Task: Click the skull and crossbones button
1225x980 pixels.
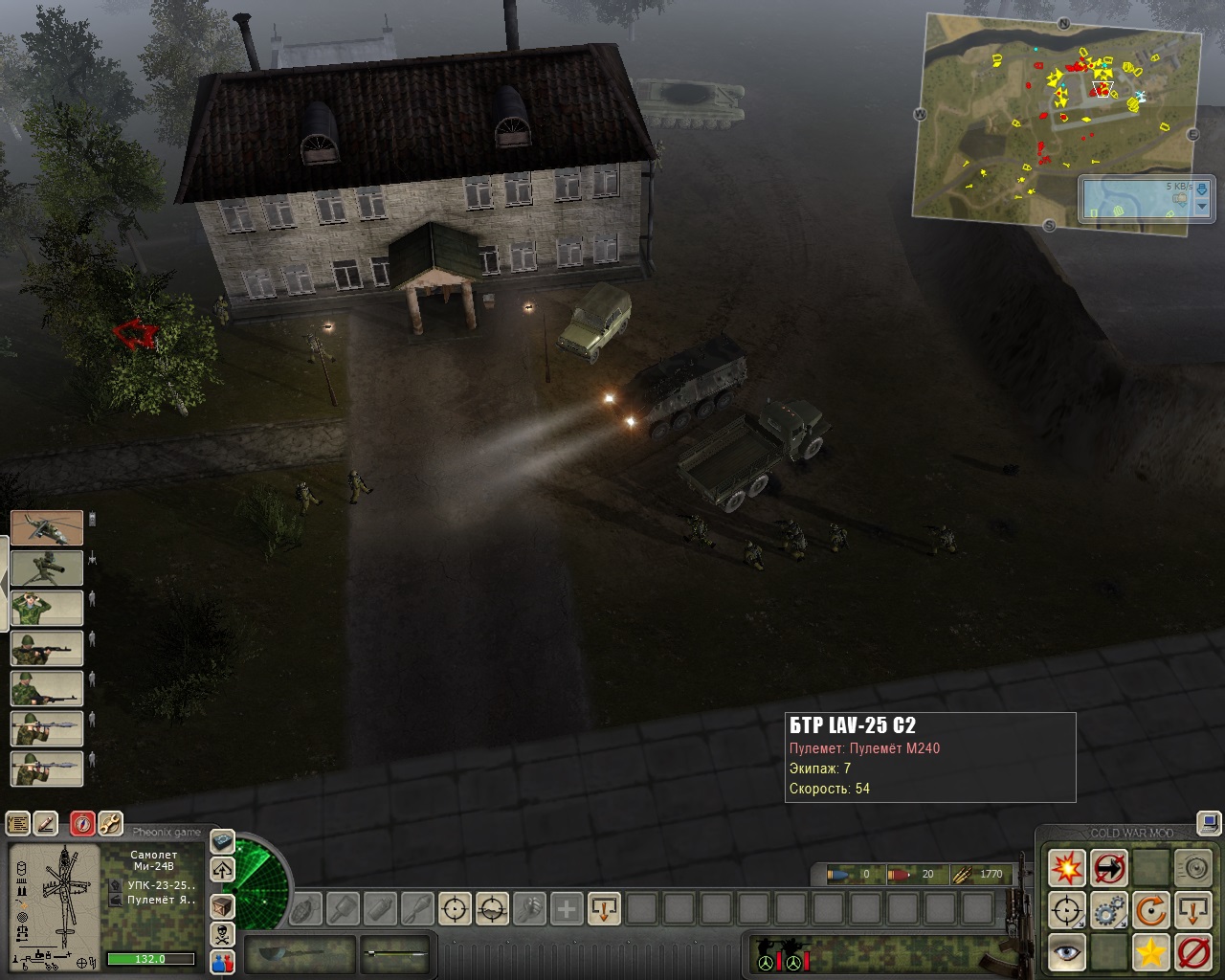Action: click(222, 933)
